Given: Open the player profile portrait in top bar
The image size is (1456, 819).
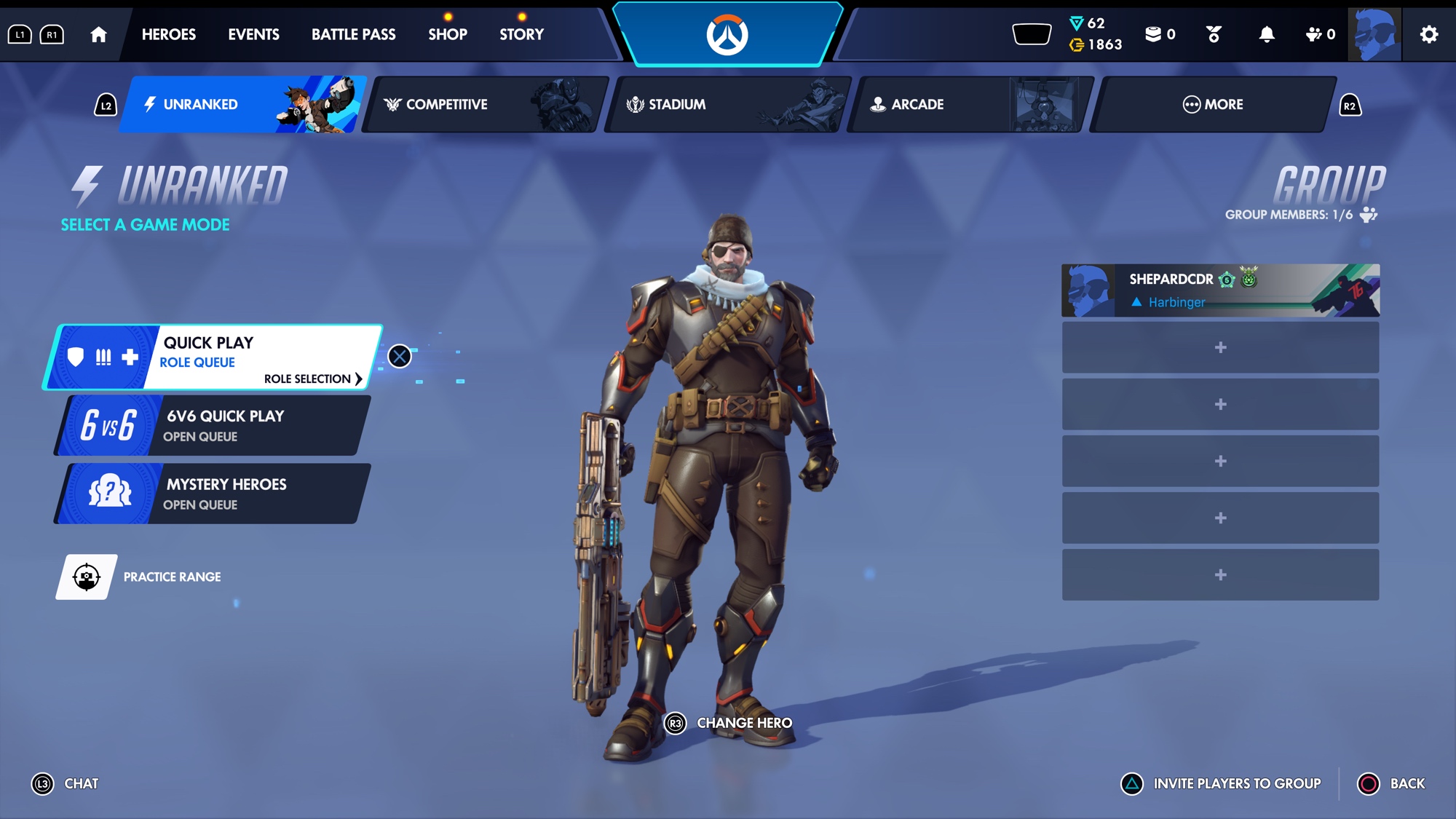Looking at the screenshot, I should 1374,34.
